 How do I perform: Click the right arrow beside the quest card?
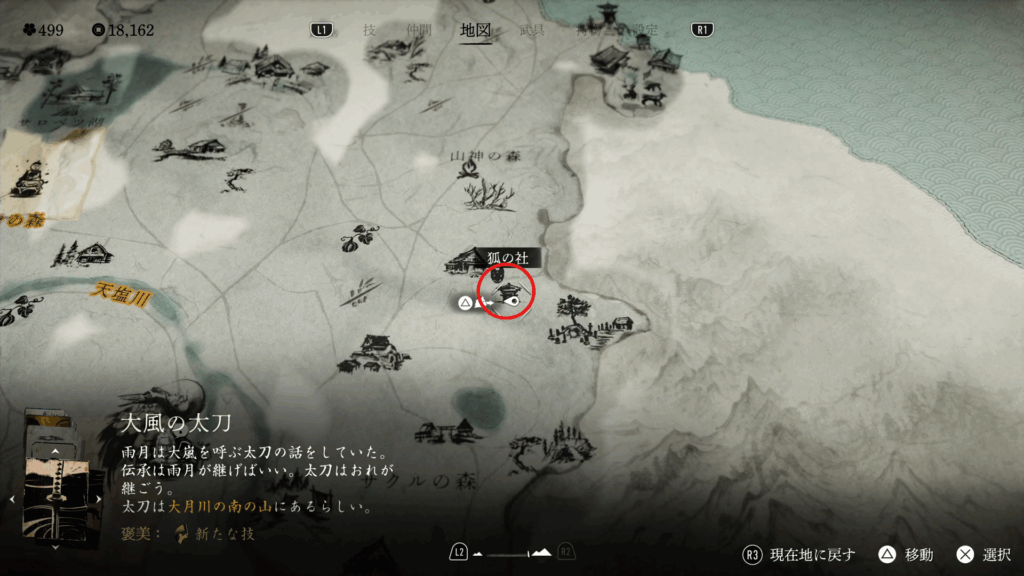point(99,497)
